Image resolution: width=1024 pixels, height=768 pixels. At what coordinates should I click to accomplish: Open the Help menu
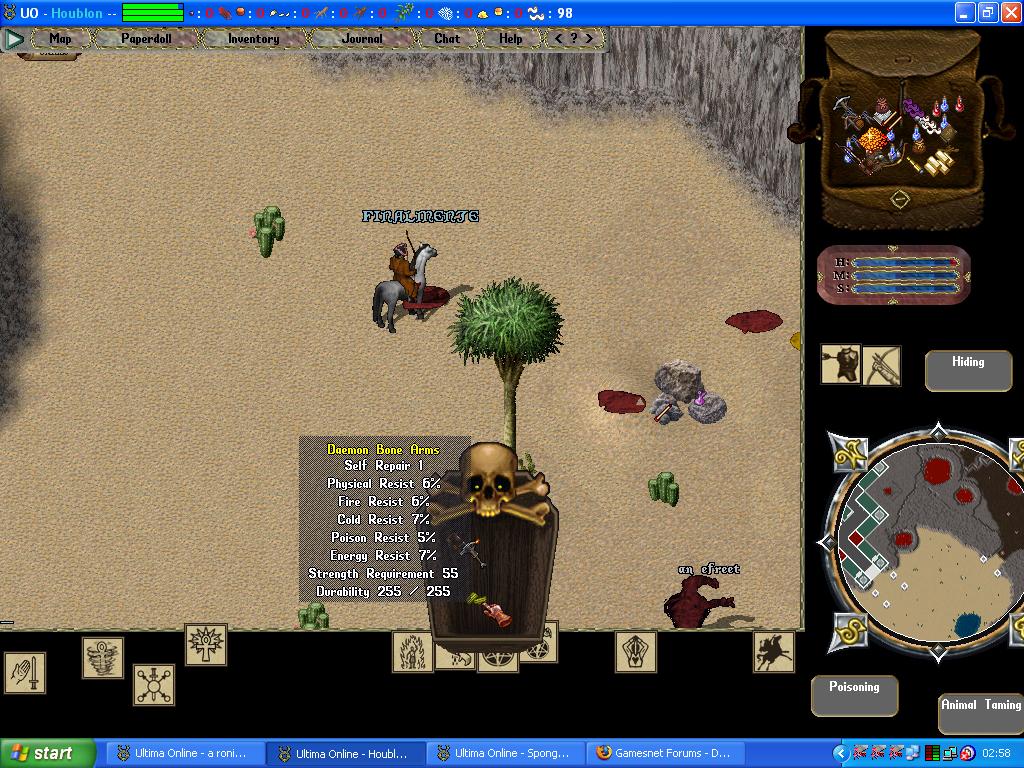click(x=510, y=39)
